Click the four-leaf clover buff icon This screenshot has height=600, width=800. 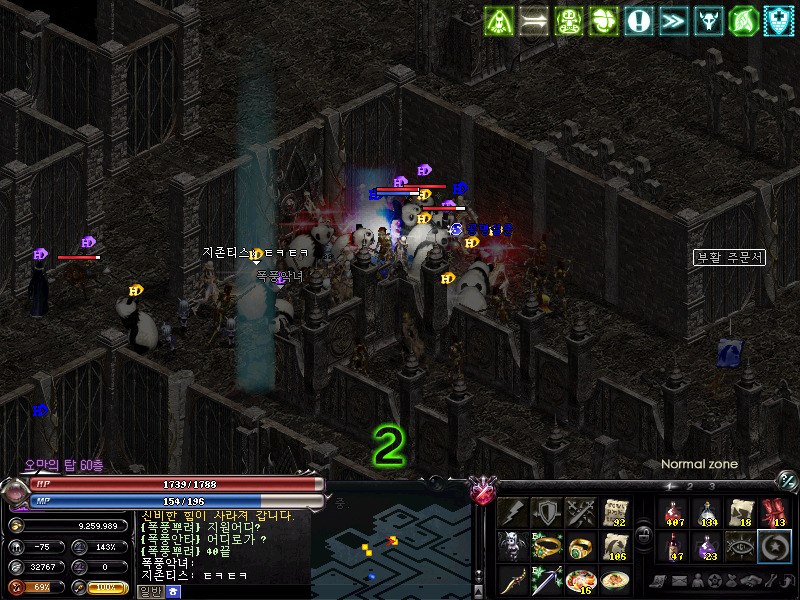click(x=604, y=20)
